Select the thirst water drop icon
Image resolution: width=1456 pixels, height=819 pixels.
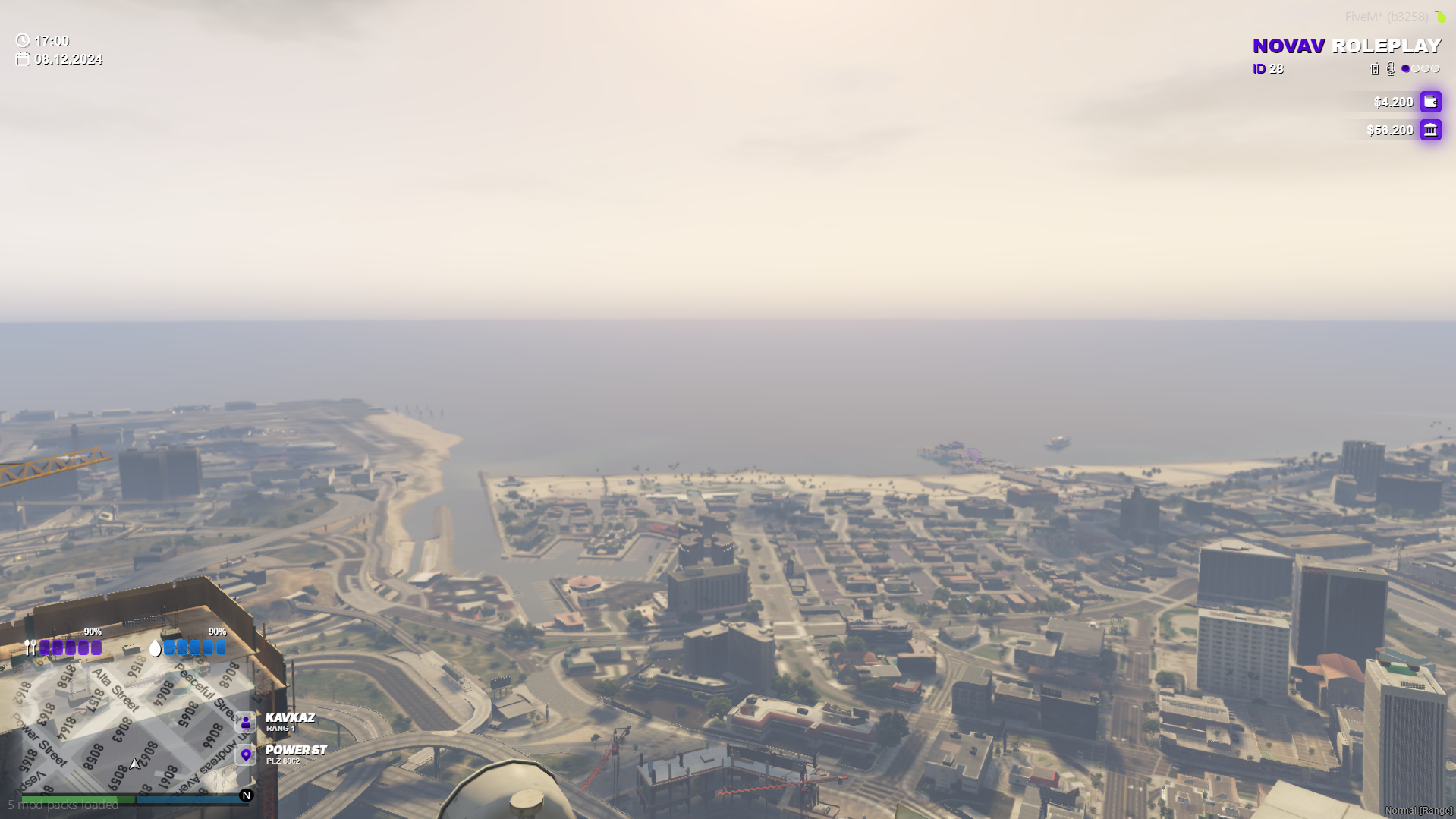tap(156, 647)
